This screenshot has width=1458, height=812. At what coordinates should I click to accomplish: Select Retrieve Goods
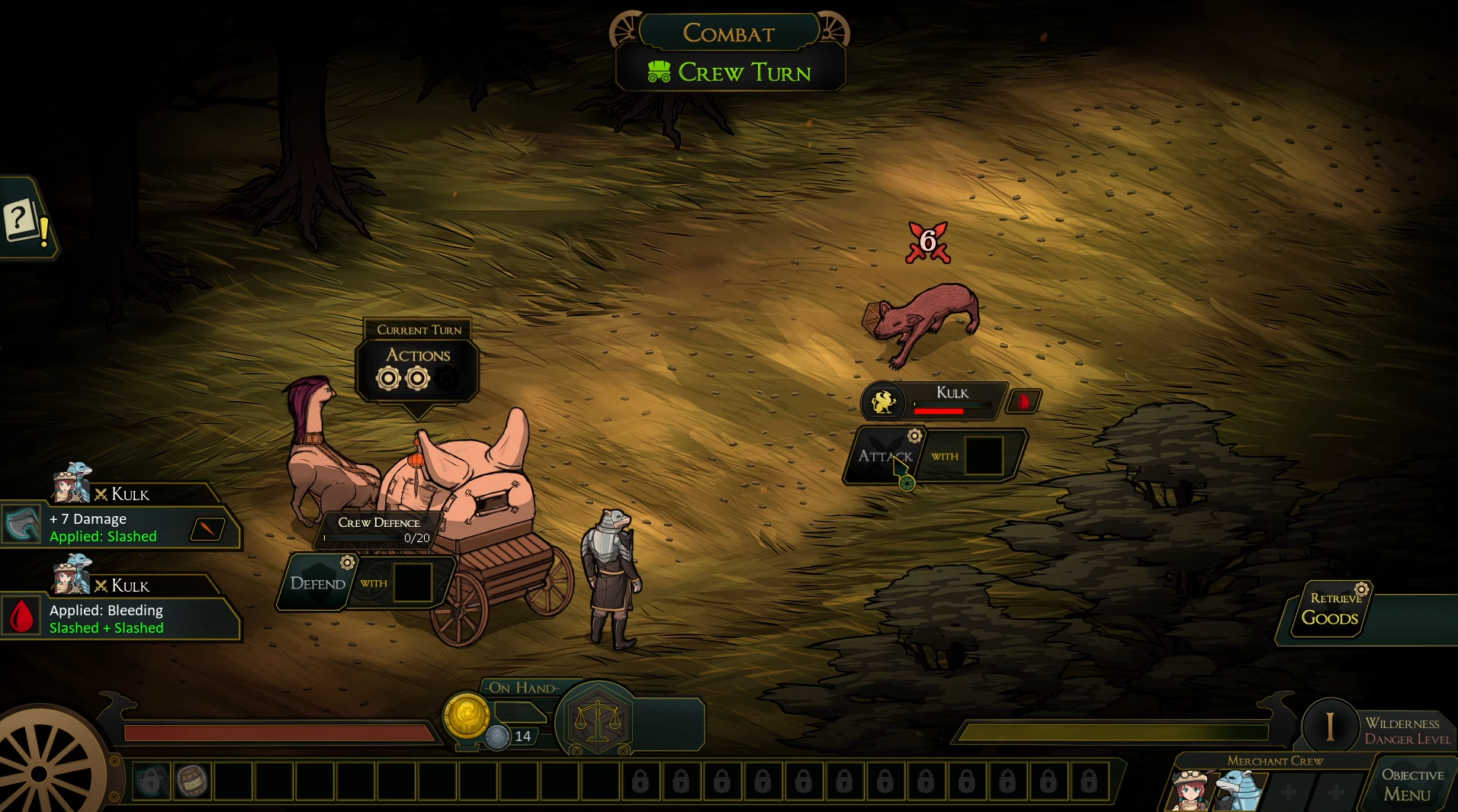[x=1331, y=611]
